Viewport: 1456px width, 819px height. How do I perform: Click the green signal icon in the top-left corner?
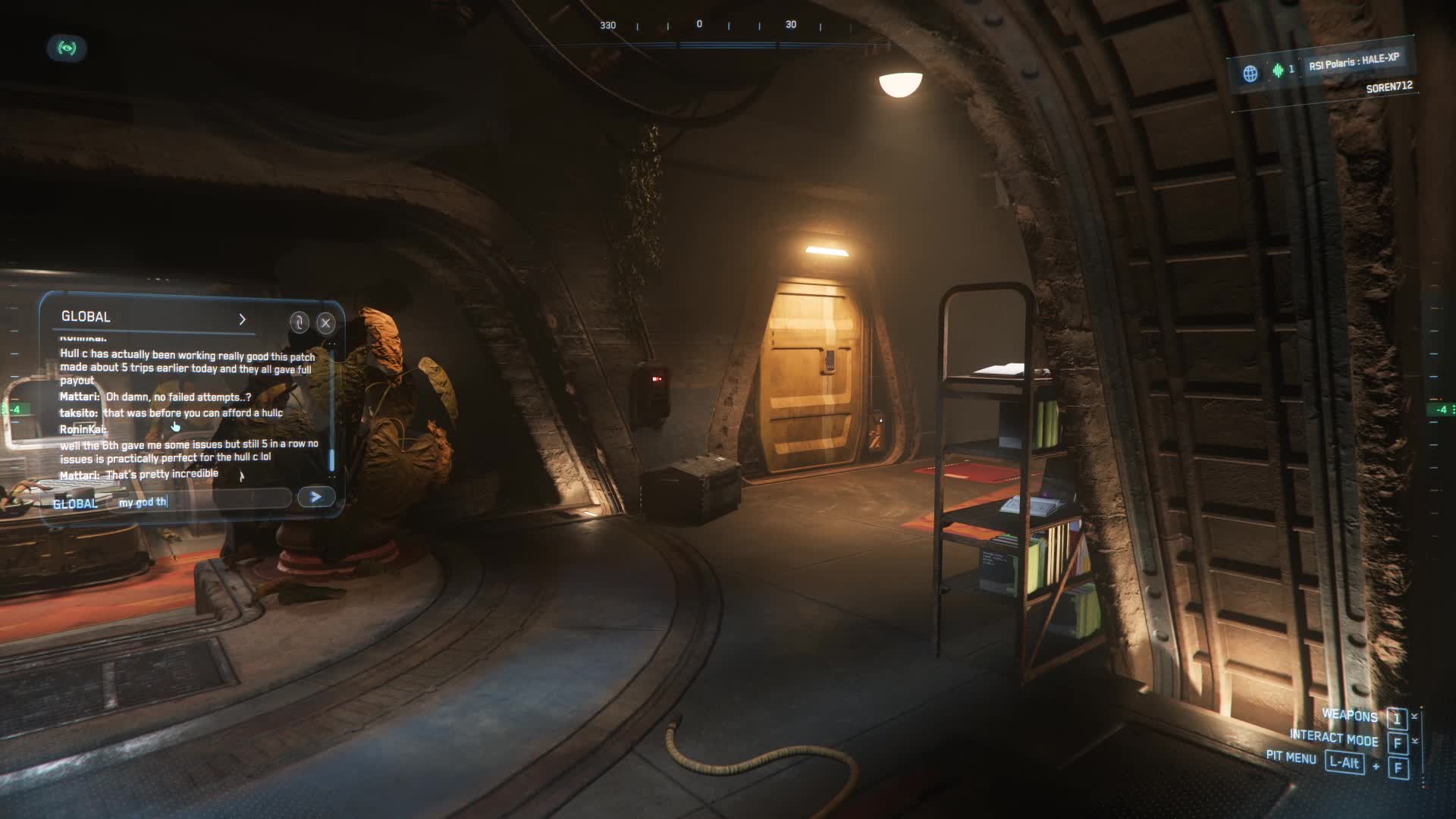click(67, 49)
